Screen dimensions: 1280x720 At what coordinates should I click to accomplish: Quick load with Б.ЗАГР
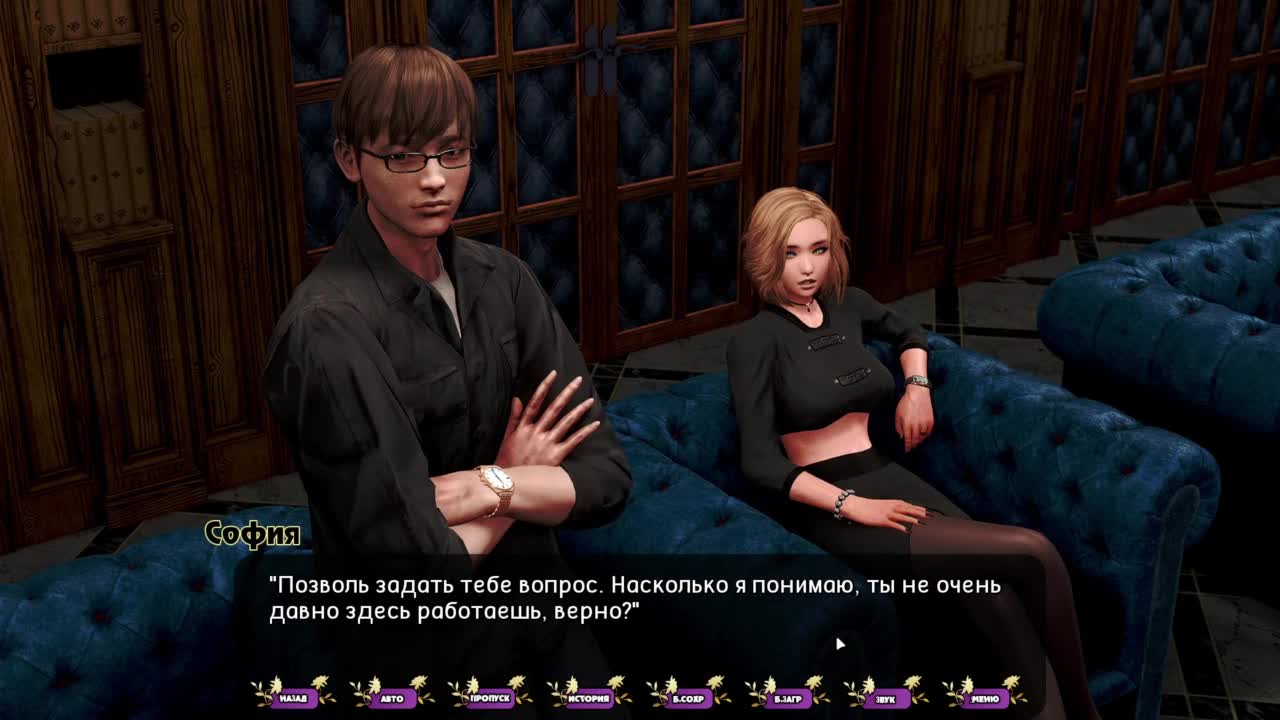tap(787, 697)
